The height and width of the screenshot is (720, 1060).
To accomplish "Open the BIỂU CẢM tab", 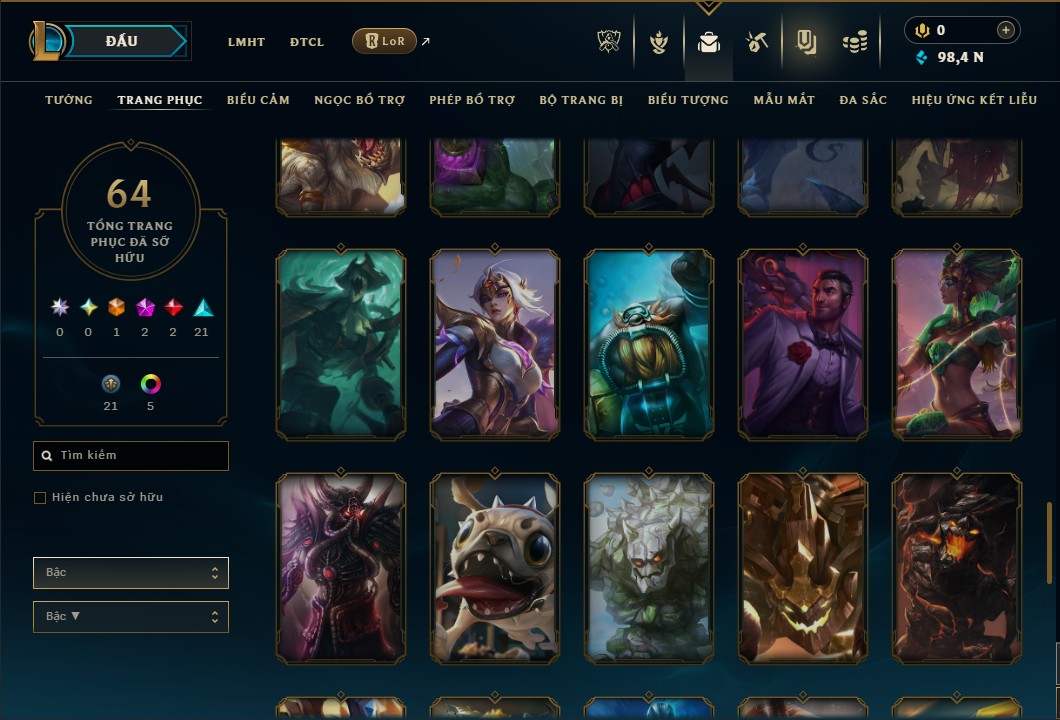I will pos(258,100).
